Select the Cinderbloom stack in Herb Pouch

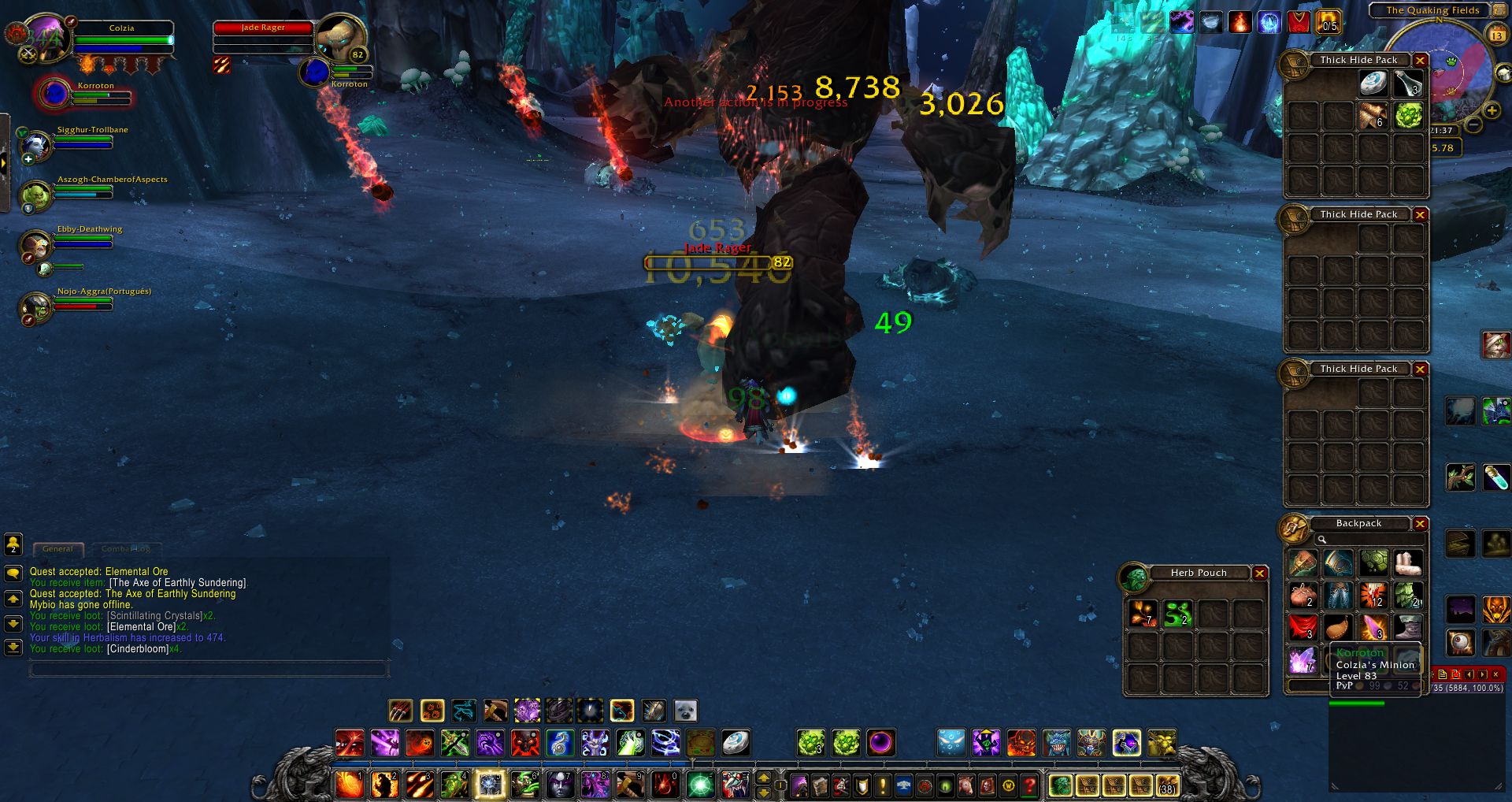pos(1143,614)
